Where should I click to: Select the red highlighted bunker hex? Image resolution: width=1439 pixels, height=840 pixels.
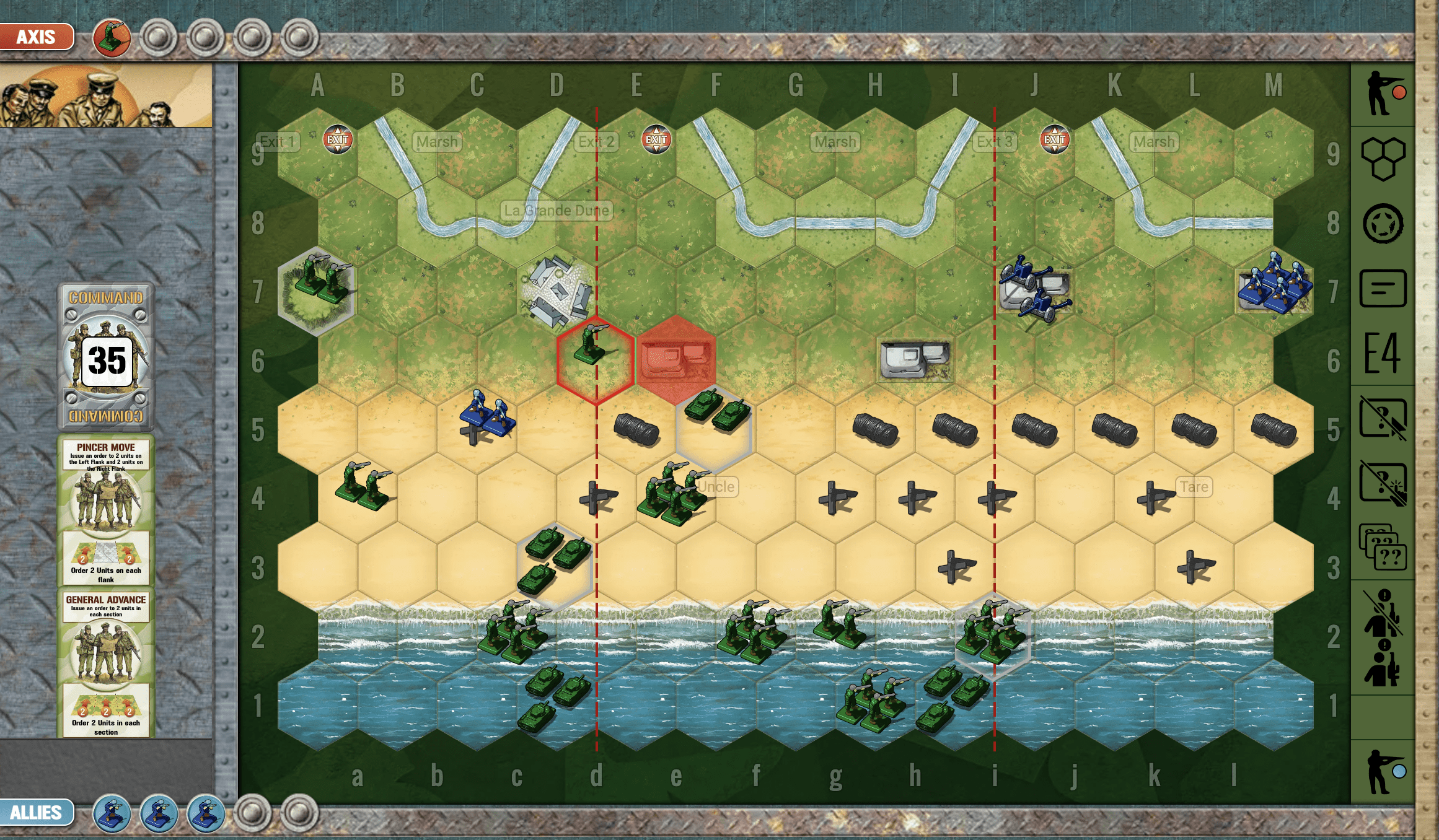(675, 359)
